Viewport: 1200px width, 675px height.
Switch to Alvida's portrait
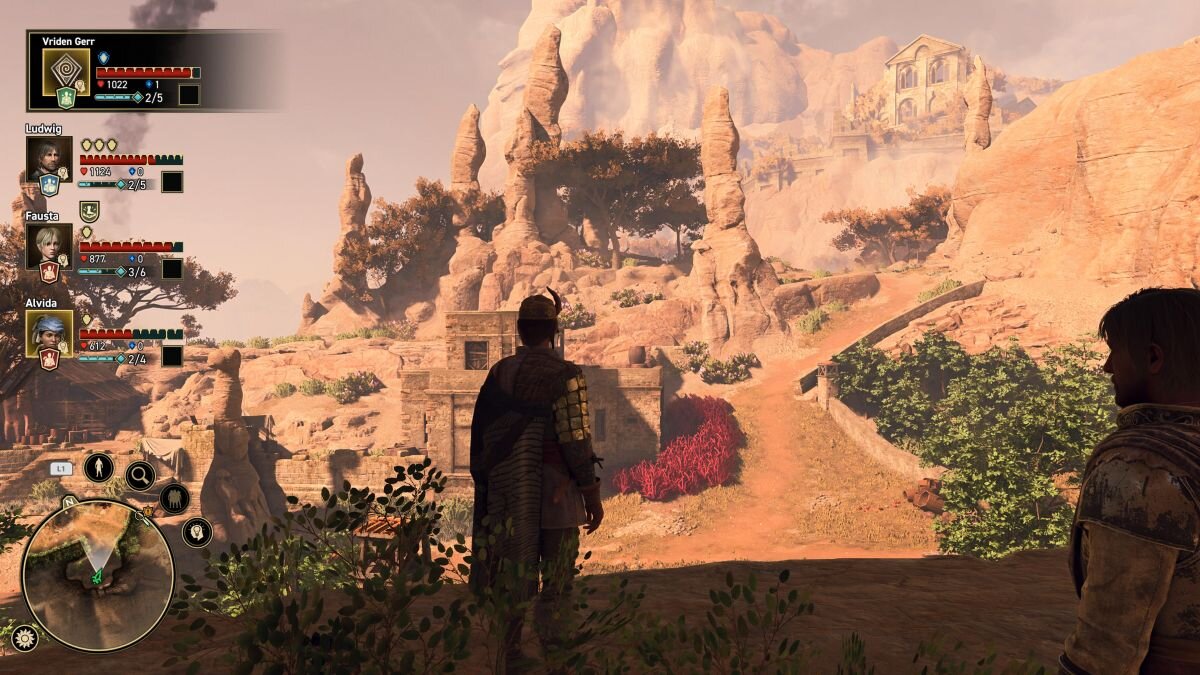(x=49, y=333)
